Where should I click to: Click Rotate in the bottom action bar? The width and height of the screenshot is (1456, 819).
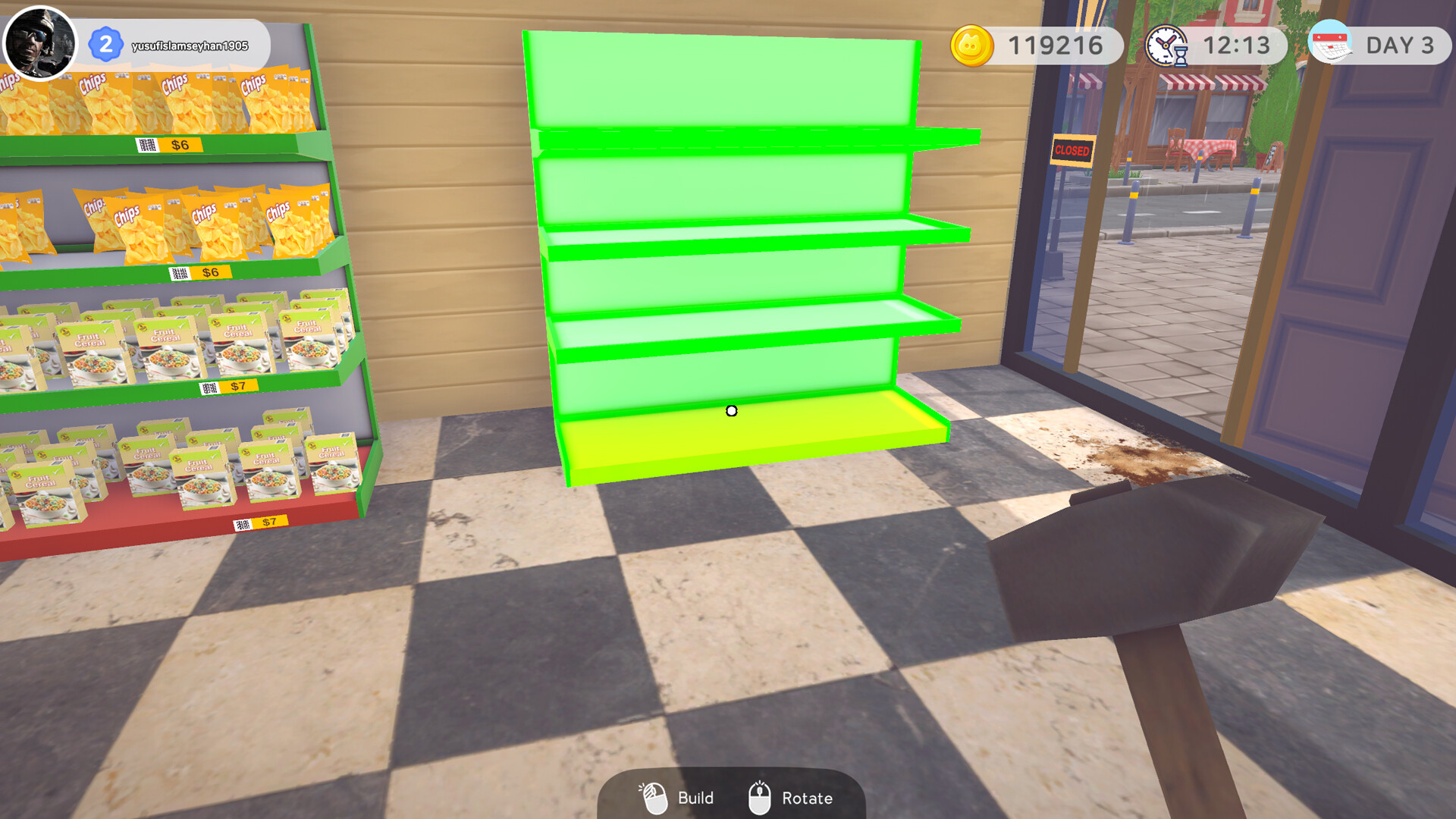tap(807, 797)
